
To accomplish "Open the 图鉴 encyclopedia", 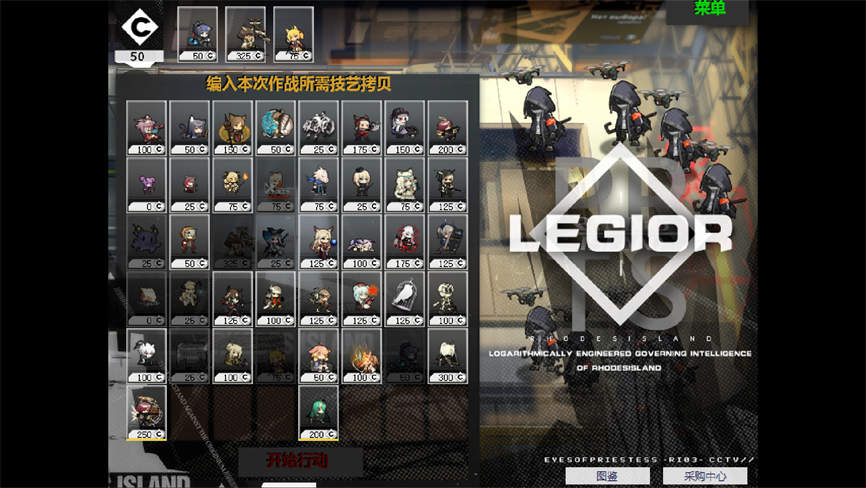I will tap(606, 476).
